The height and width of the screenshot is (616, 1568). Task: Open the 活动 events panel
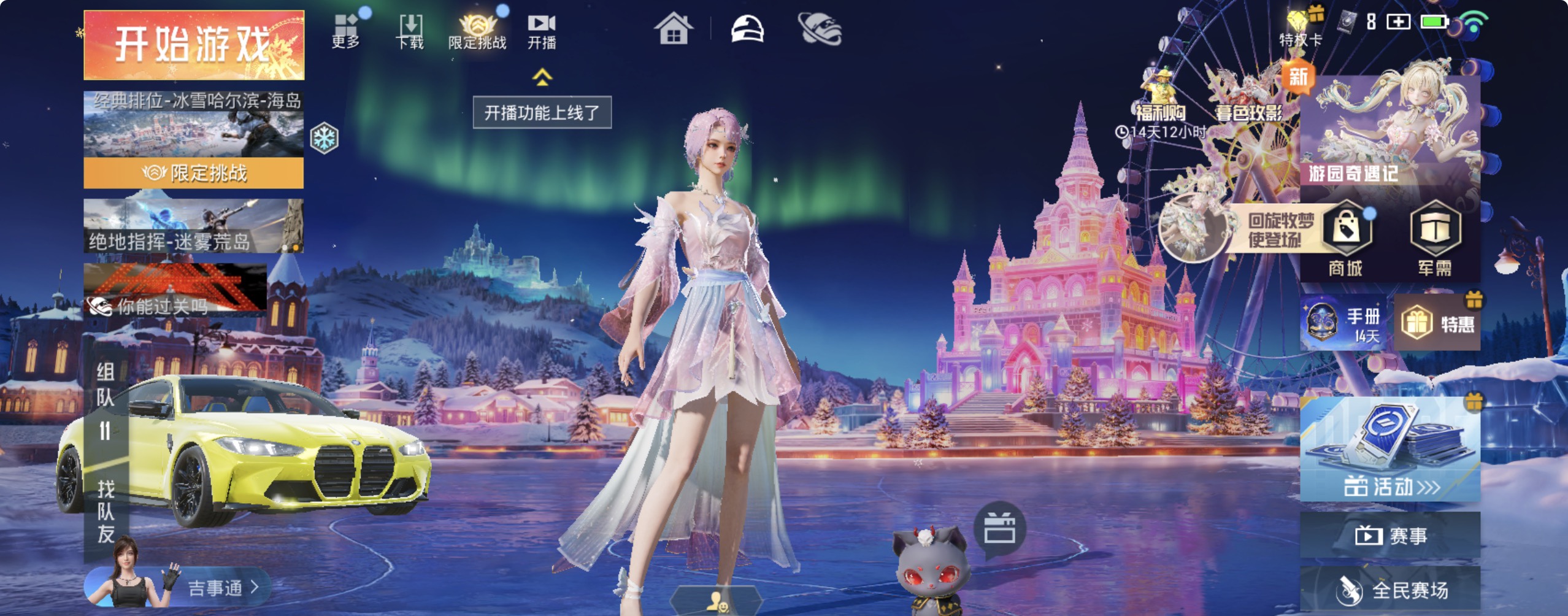point(1390,449)
